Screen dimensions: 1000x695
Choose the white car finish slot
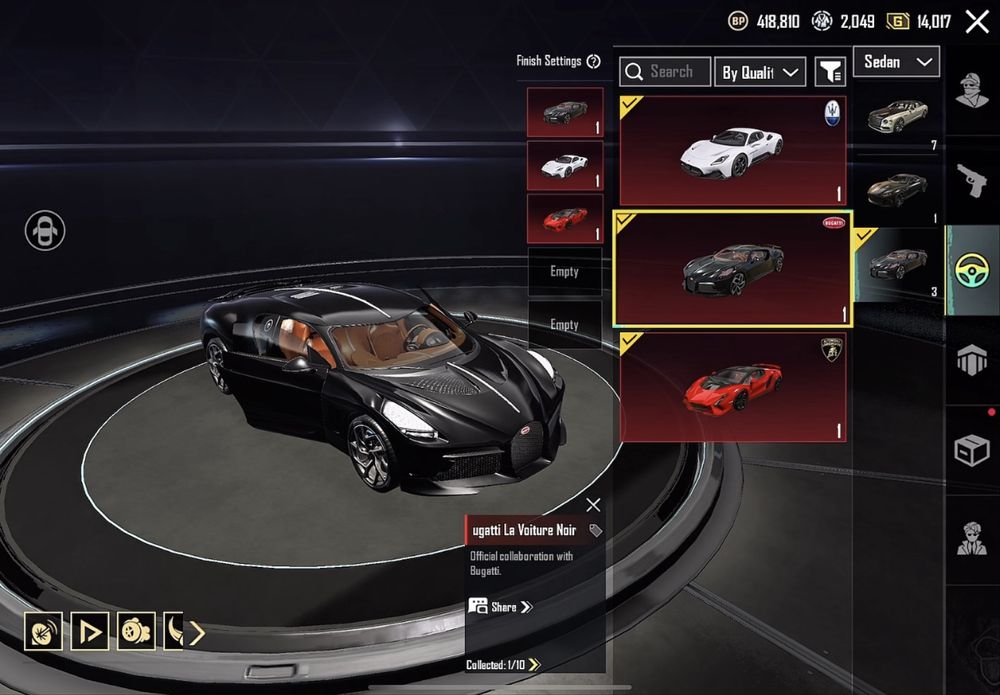coord(565,165)
